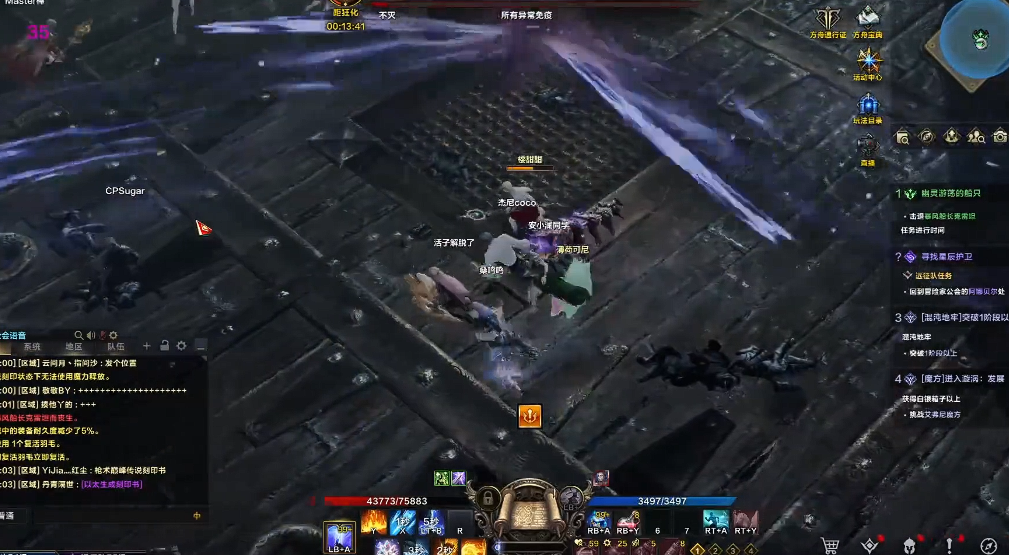Viewport: 1009px width, 555px height.
Task: Switch to the 系统 chat tab
Action: [x=32, y=346]
